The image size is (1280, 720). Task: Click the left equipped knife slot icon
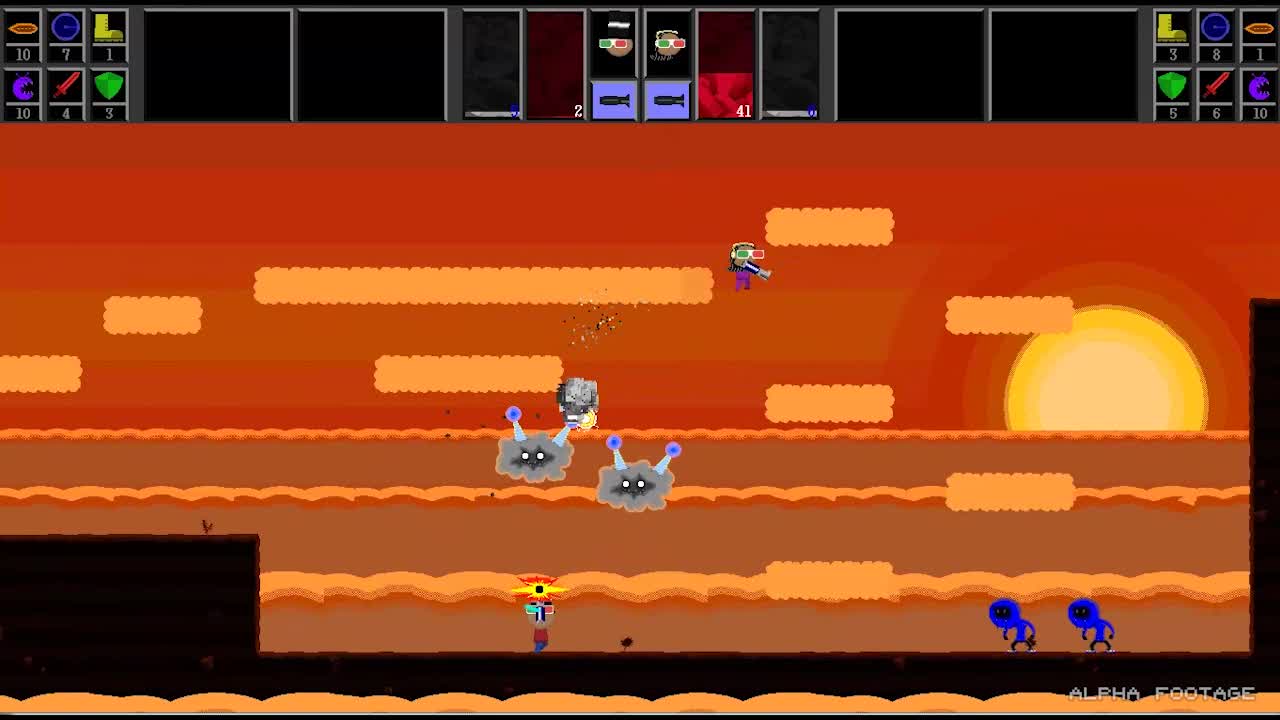tap(614, 99)
